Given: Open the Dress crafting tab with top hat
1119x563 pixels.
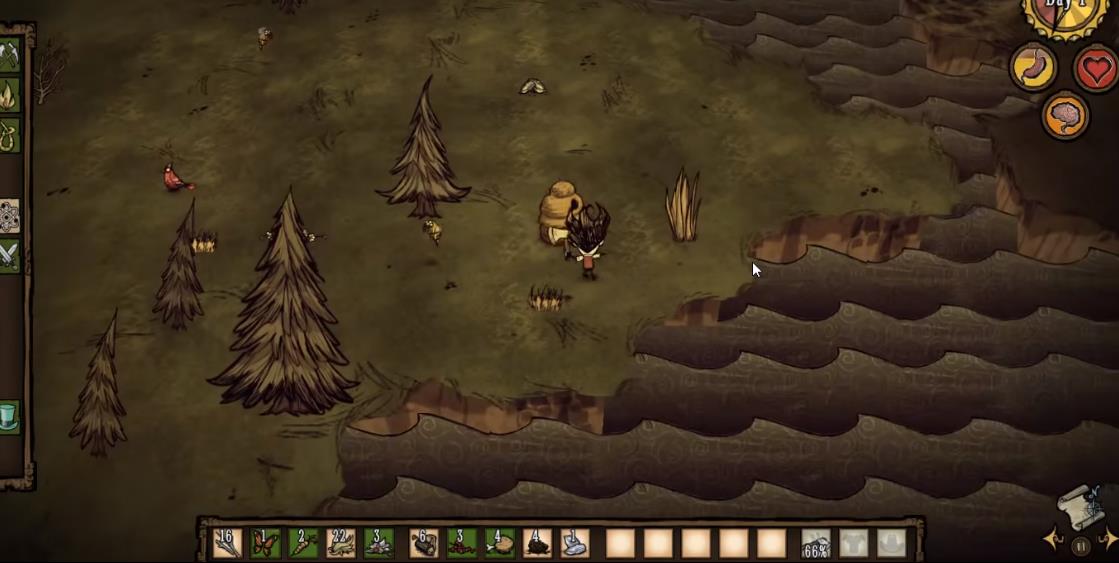Looking at the screenshot, I should (x=8, y=416).
